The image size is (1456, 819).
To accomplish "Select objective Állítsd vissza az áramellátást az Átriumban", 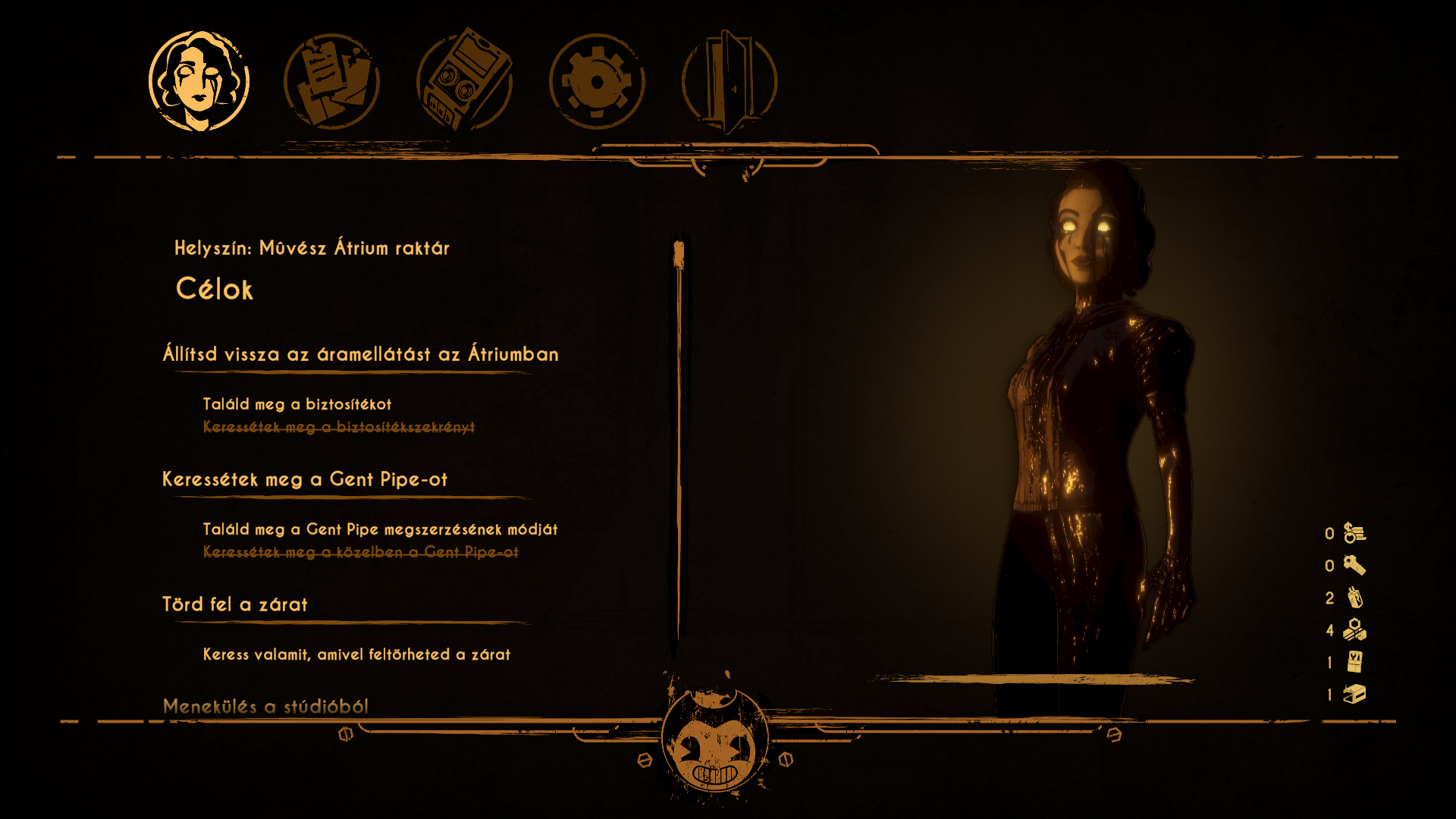I will click(360, 354).
